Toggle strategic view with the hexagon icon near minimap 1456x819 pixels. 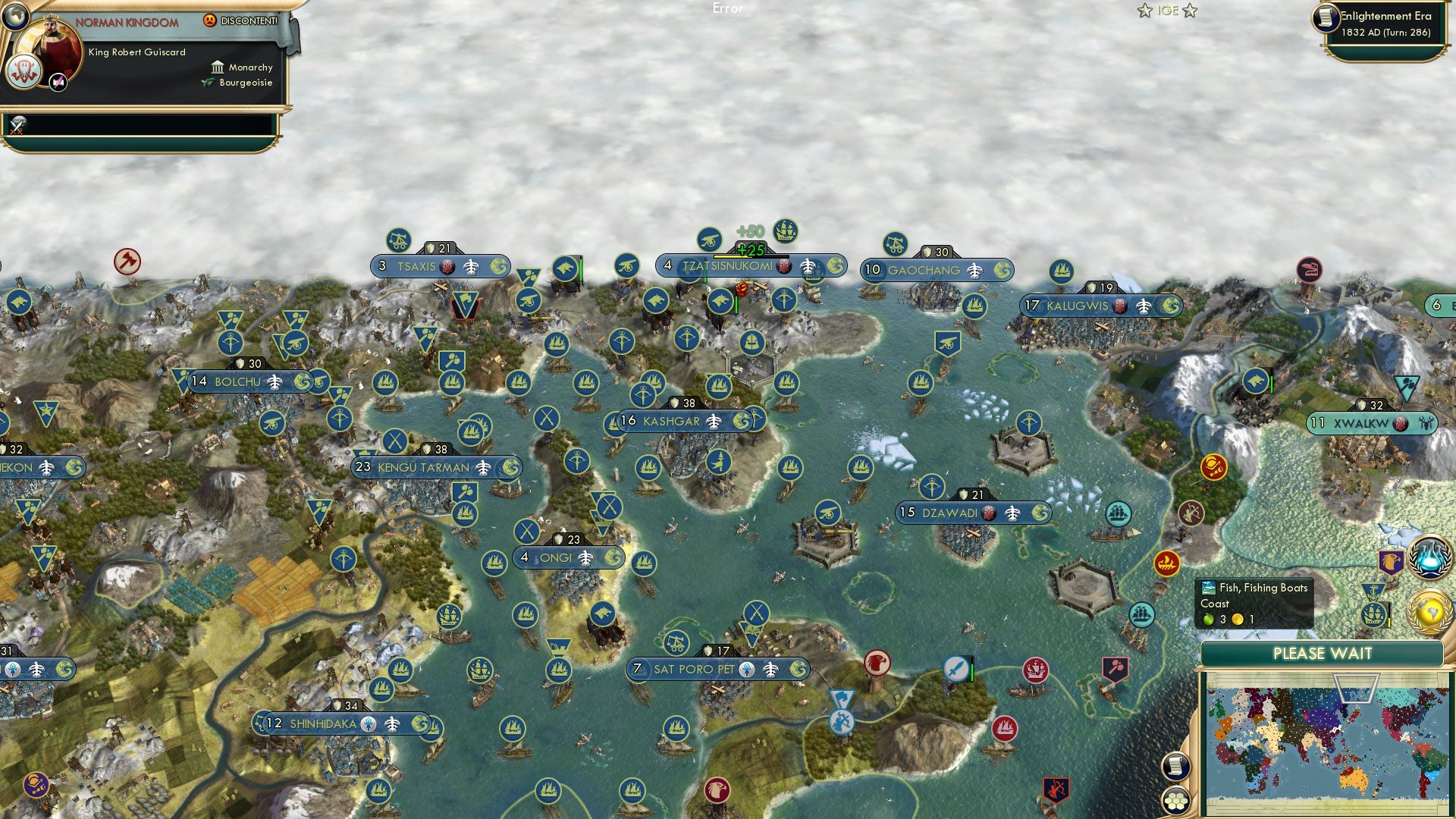point(1177,801)
